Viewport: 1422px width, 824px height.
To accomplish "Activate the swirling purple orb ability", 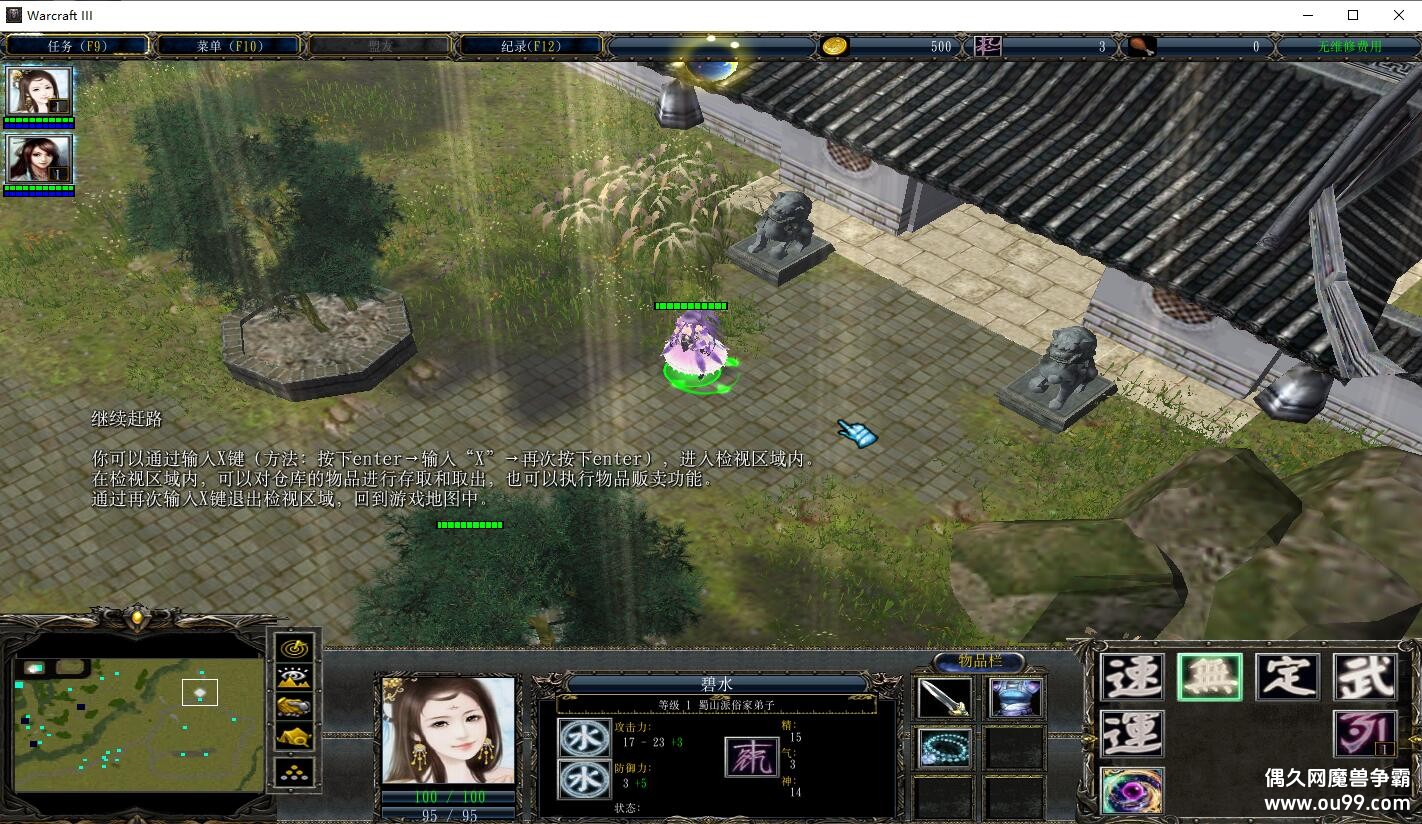I will point(1132,791).
